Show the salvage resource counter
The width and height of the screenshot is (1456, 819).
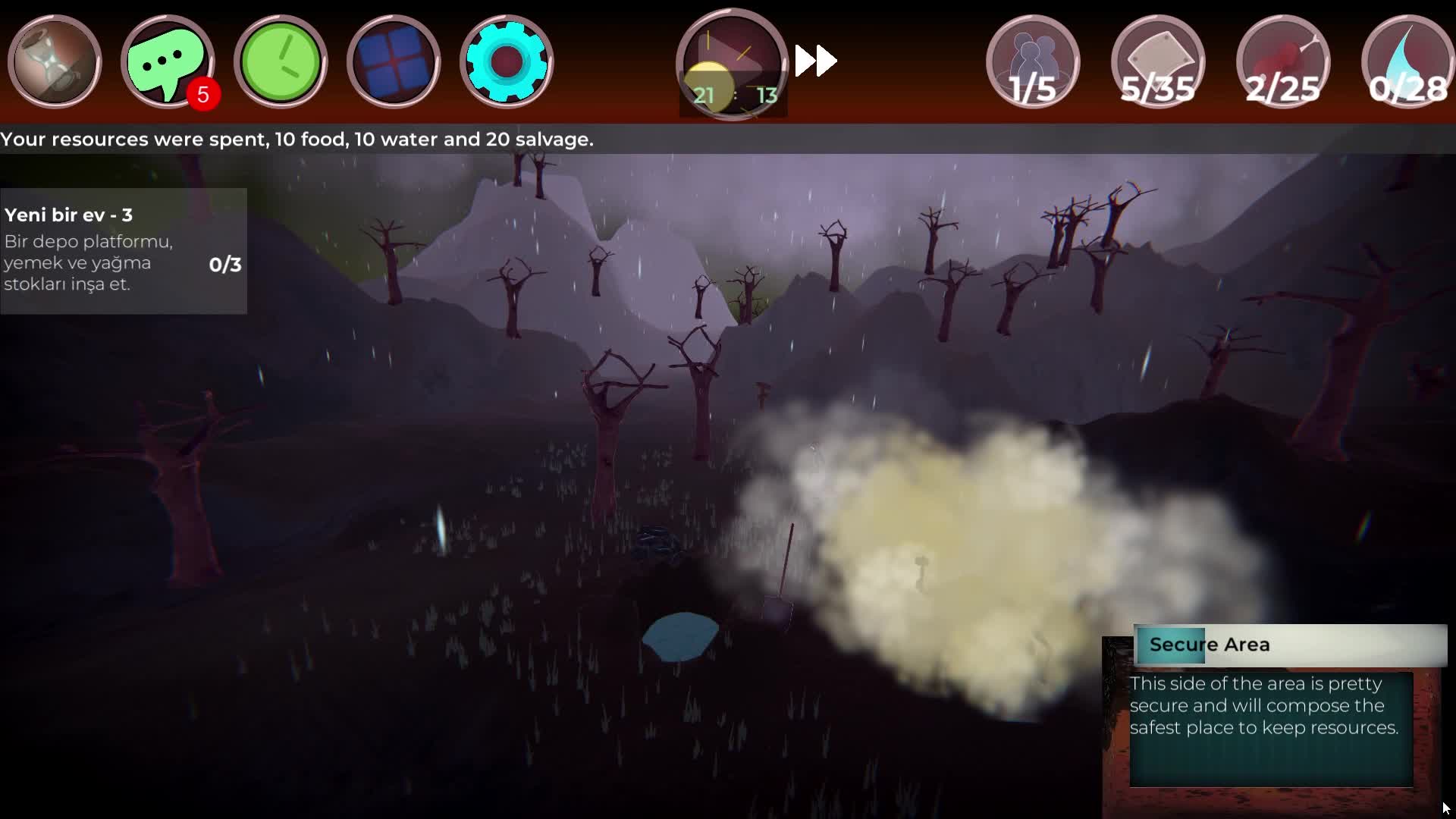pyautogui.click(x=1158, y=62)
